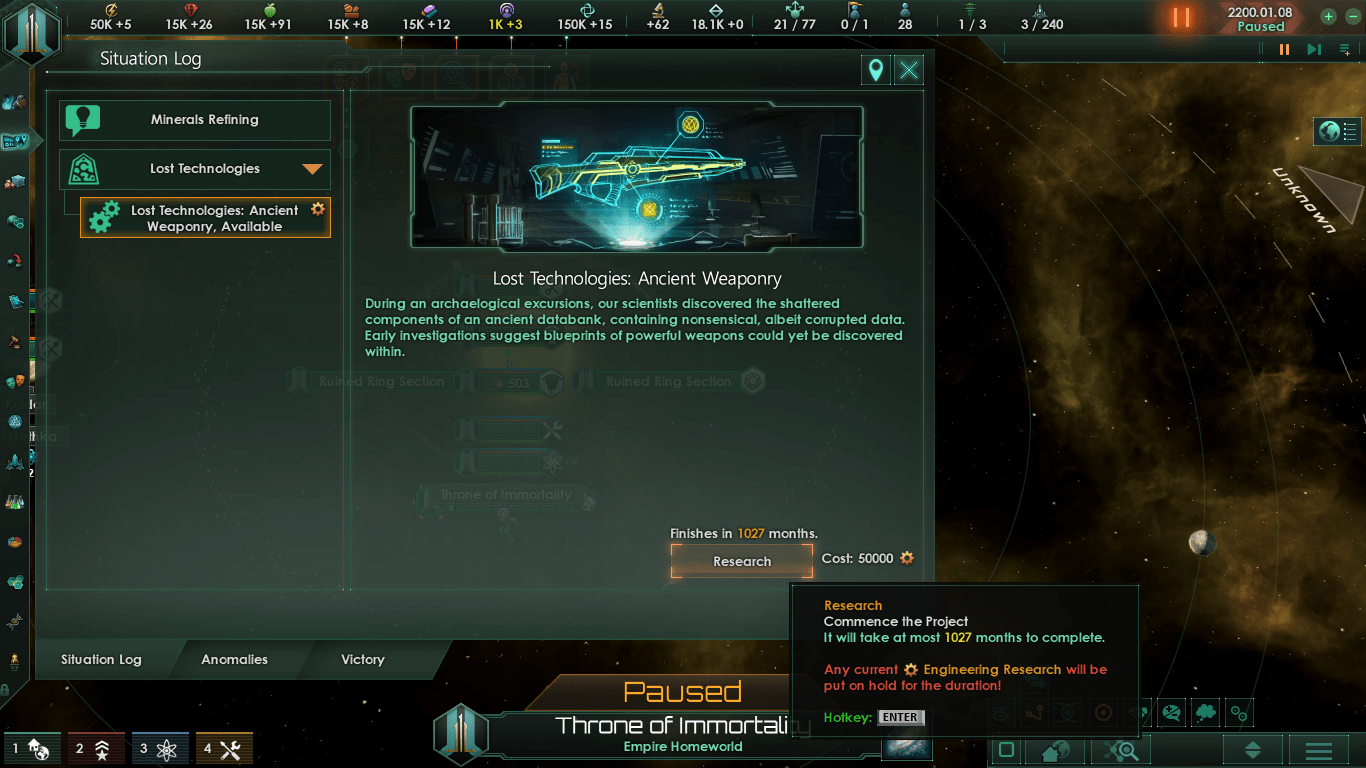Open the planet list outliner toggle
The width and height of the screenshot is (1366, 768).
pos(1338,131)
